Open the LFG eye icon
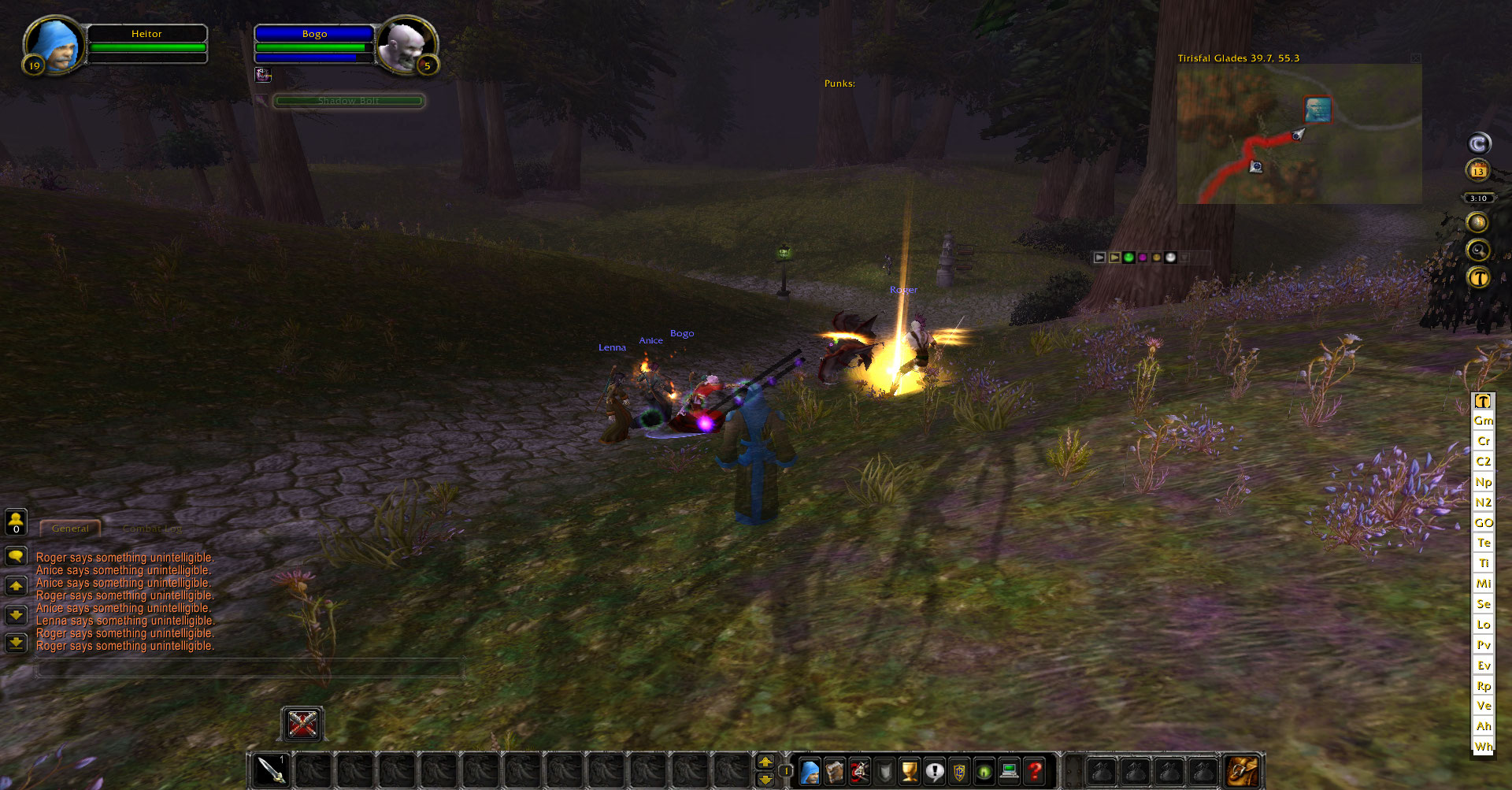This screenshot has height=790, width=1512. 984,771
